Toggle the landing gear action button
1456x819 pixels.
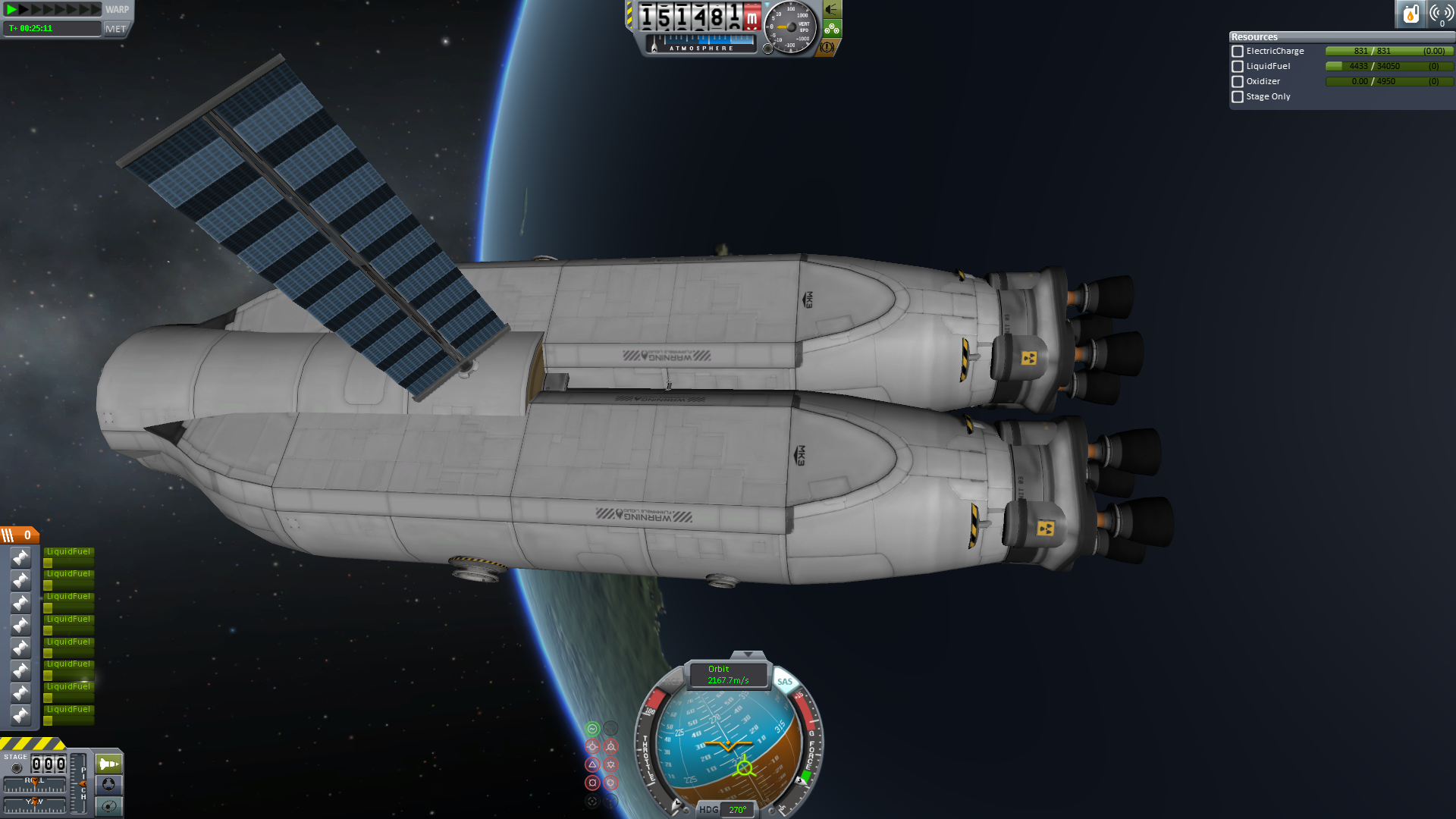point(832,29)
